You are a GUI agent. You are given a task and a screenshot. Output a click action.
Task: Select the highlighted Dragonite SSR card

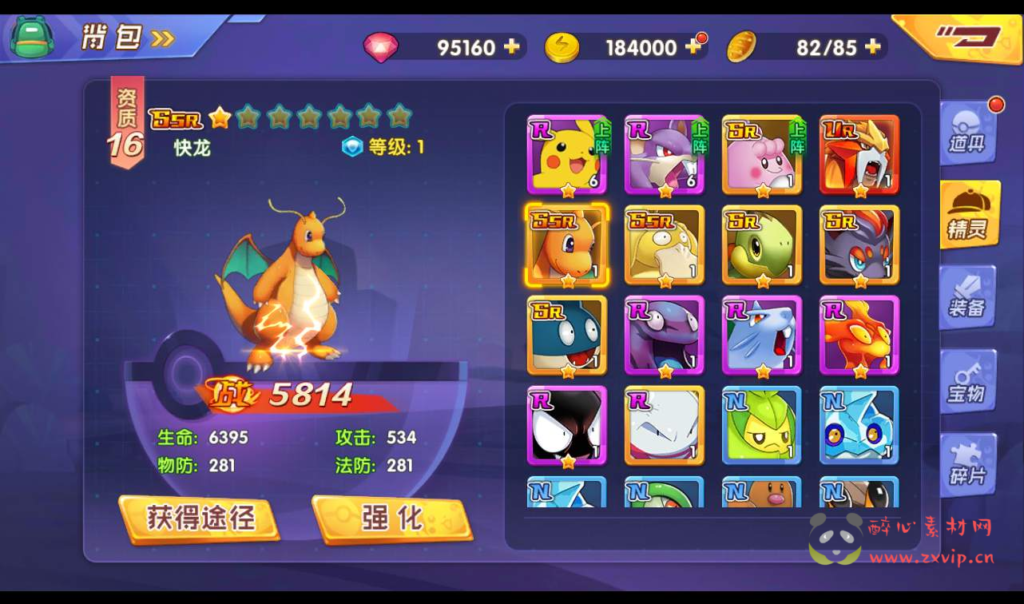567,245
